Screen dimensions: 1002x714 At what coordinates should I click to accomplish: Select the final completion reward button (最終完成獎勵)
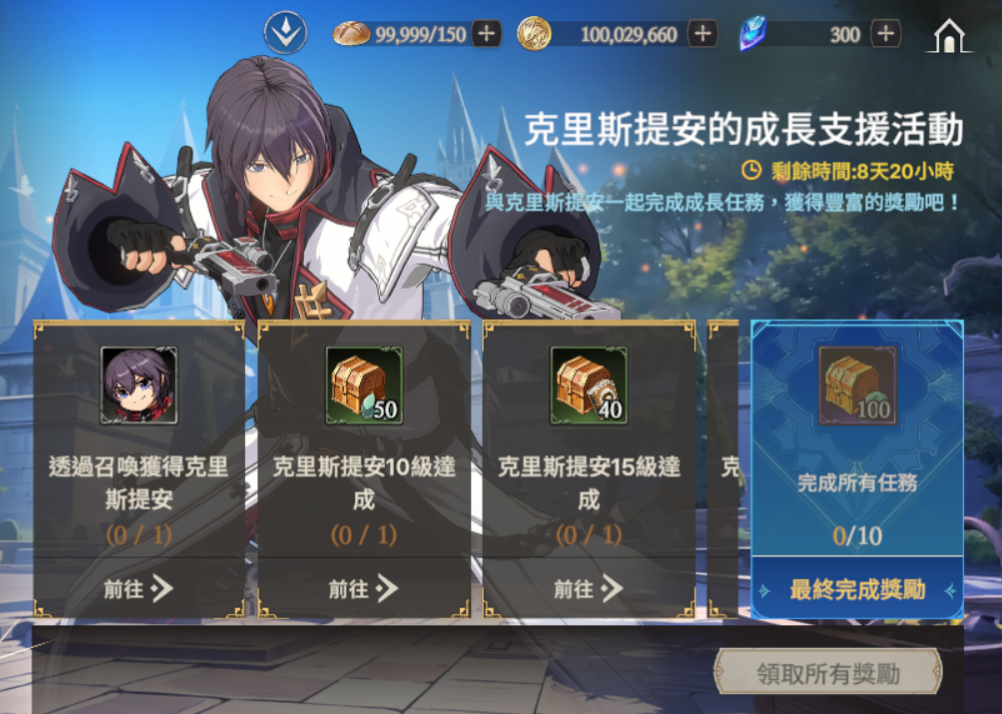[x=857, y=590]
